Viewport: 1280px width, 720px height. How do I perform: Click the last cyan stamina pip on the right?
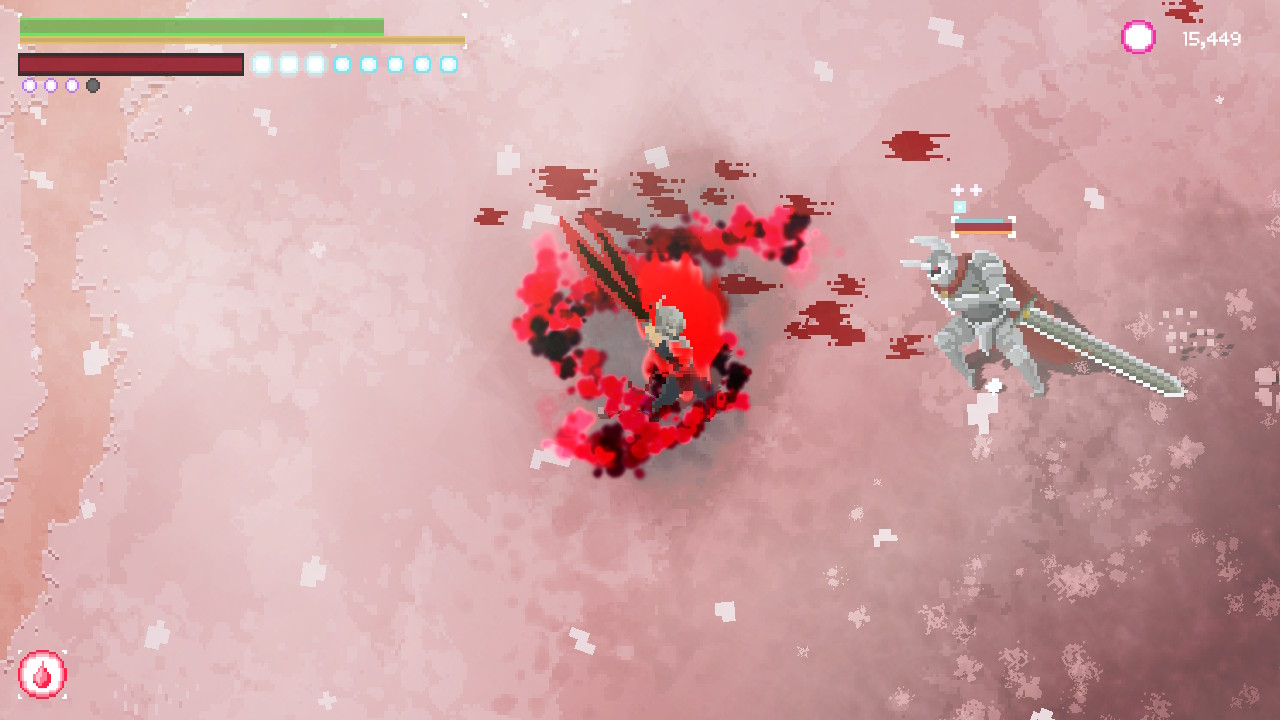tap(450, 63)
